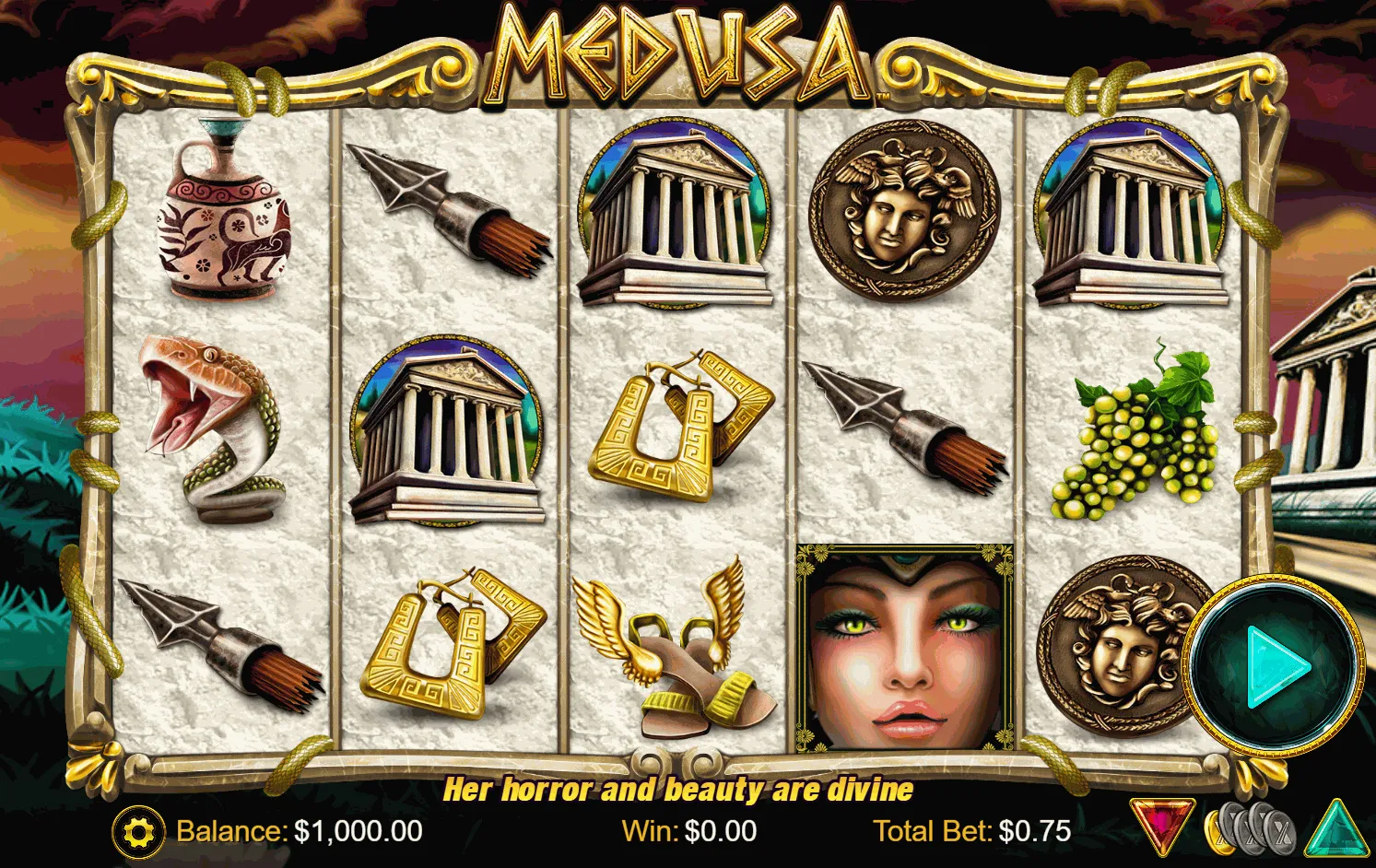This screenshot has width=1376, height=868.
Task: Click the Medusa face portrait symbol
Action: (x=904, y=645)
